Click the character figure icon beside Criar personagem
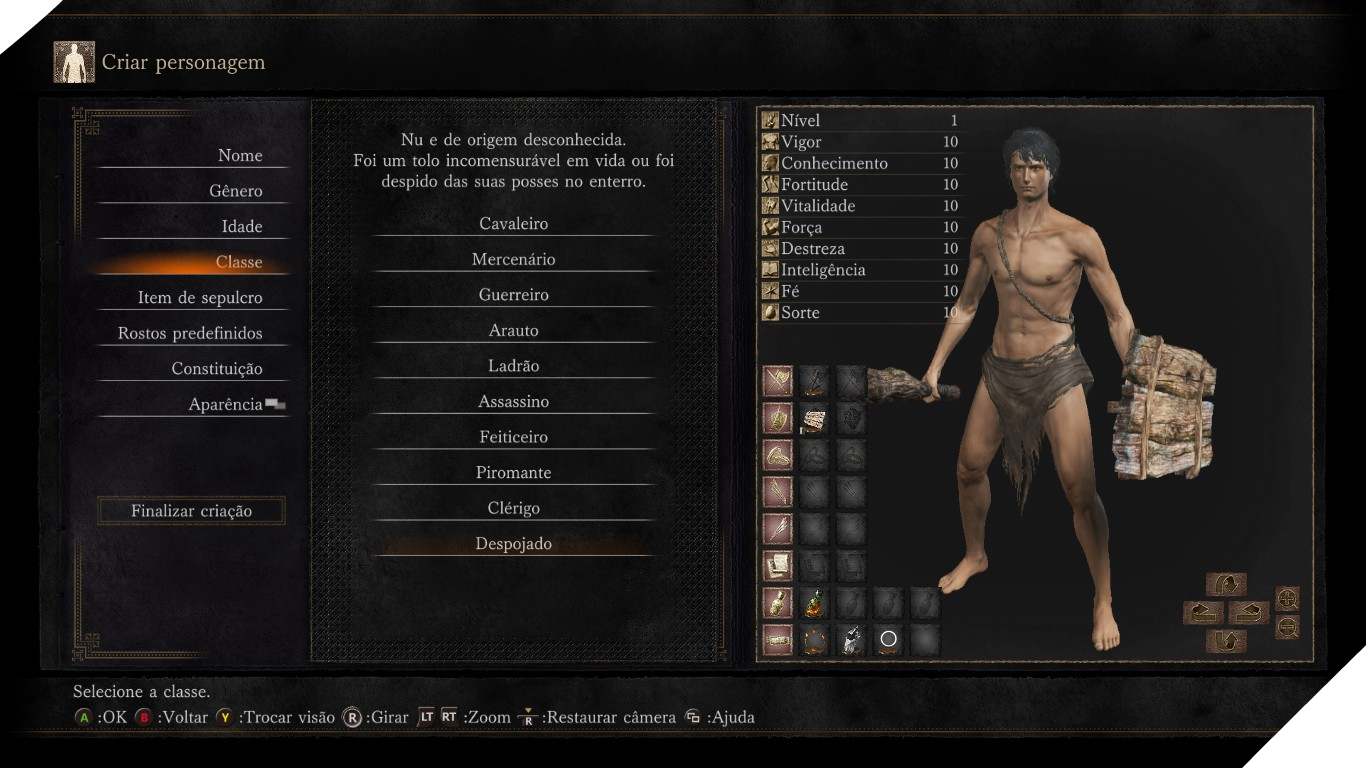This screenshot has width=1366, height=768. pyautogui.click(x=73, y=61)
